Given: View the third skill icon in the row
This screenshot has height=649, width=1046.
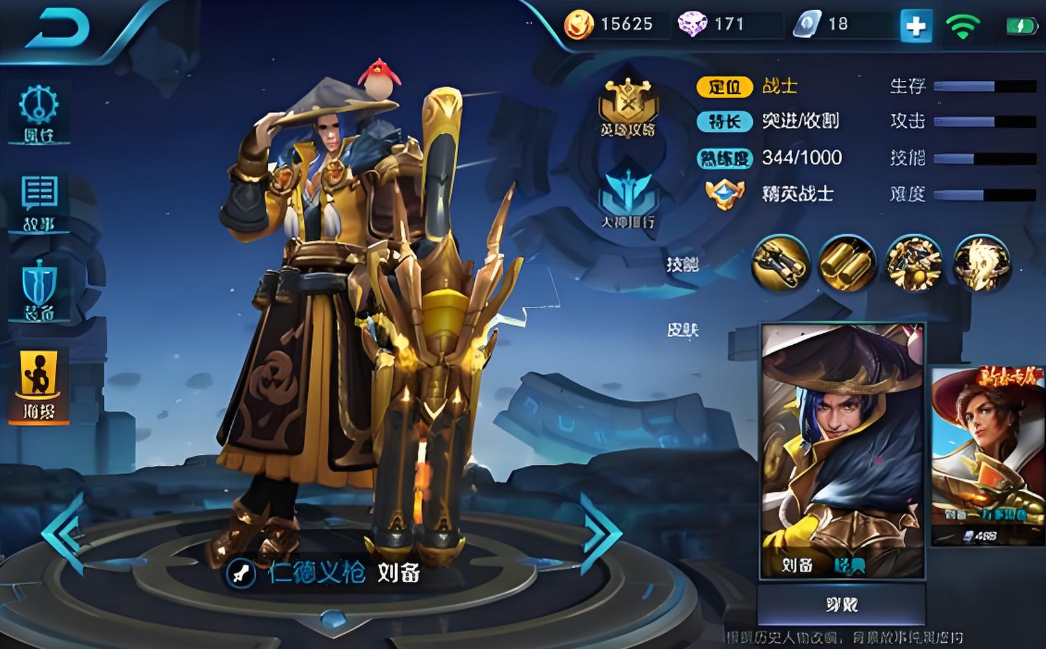Looking at the screenshot, I should point(914,263).
